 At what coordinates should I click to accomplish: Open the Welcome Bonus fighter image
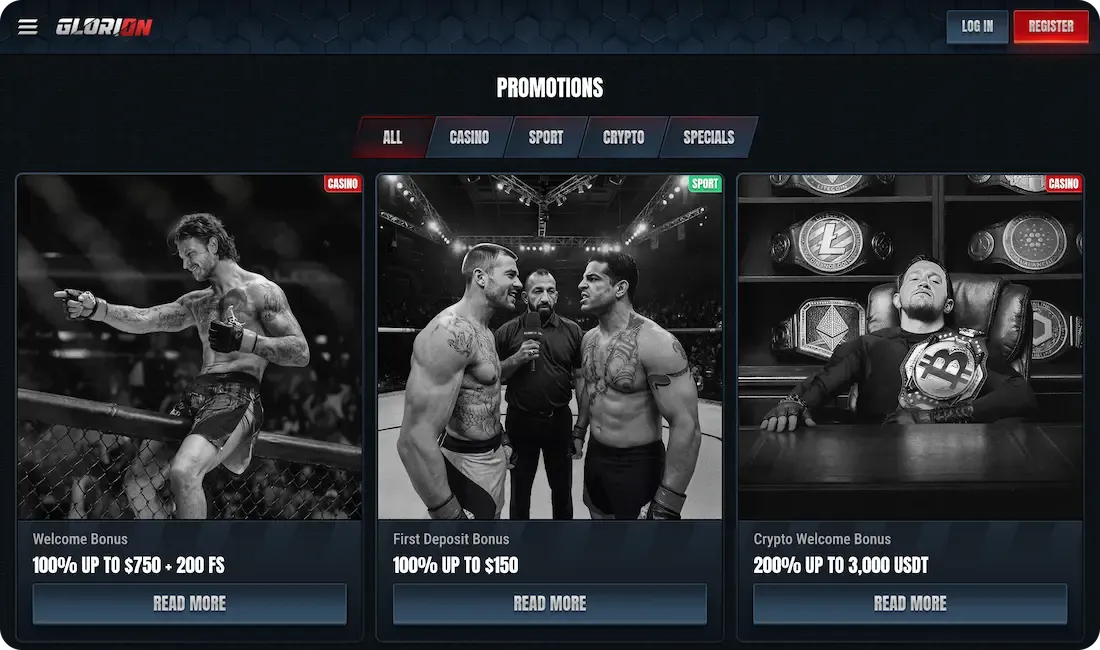coord(190,347)
